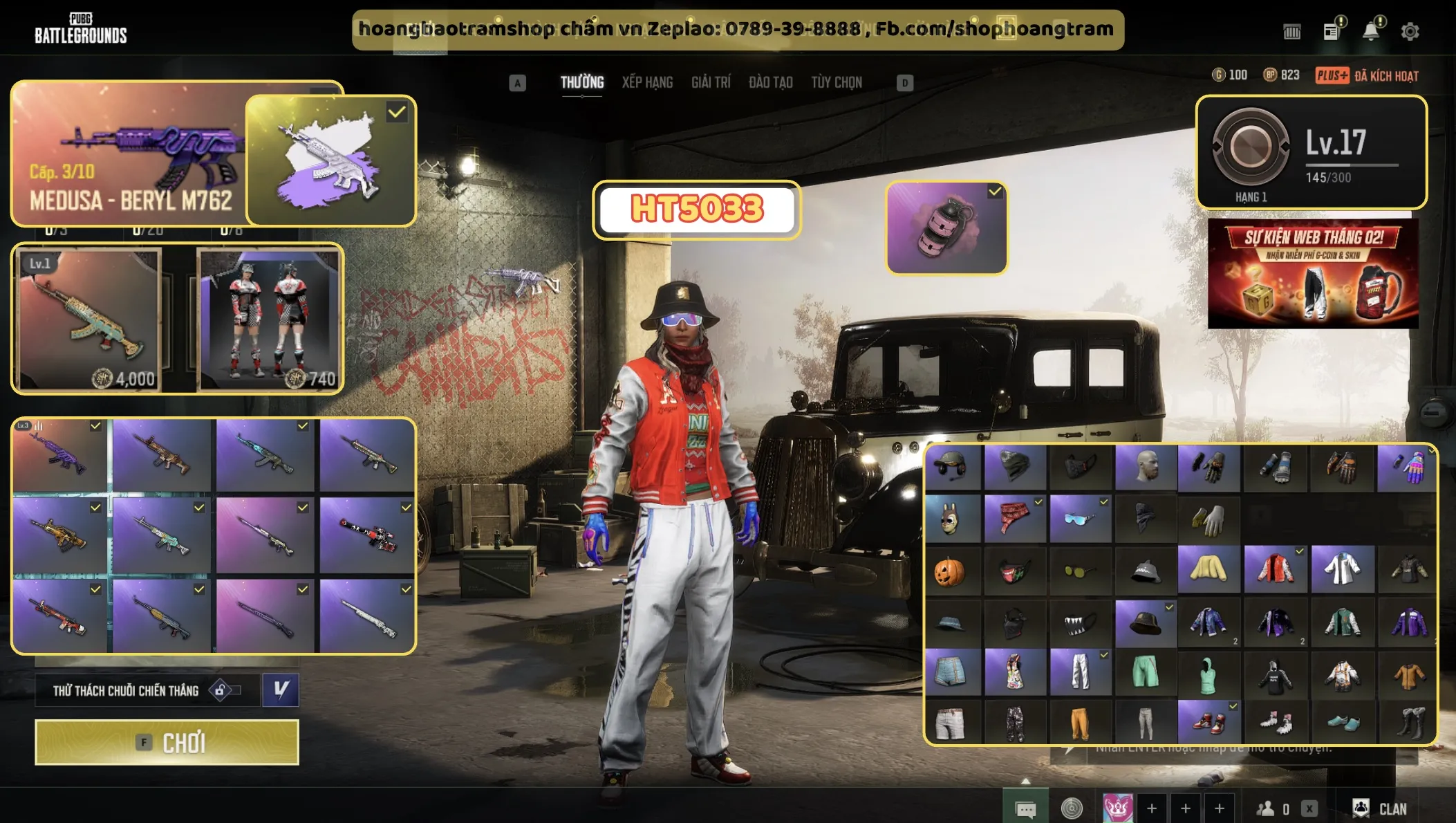Open the Sự Kiện Web Tháng 02 banner
Viewport: 1456px width, 823px height.
(1312, 274)
